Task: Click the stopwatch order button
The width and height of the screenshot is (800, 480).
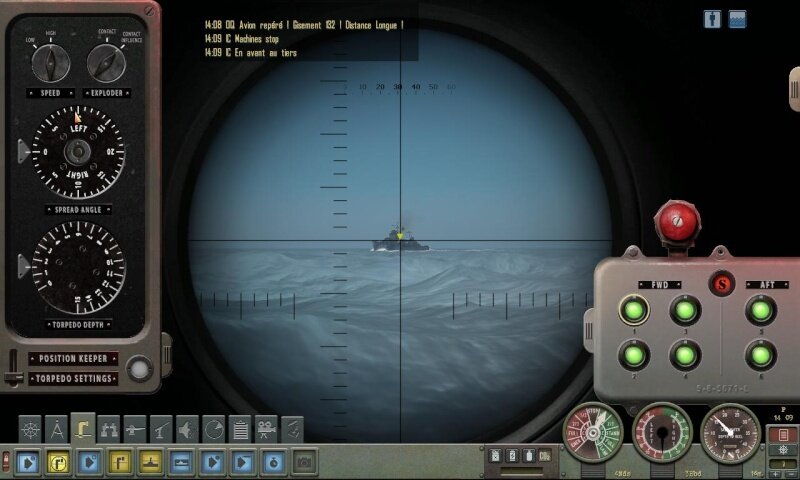Action: click(x=274, y=461)
